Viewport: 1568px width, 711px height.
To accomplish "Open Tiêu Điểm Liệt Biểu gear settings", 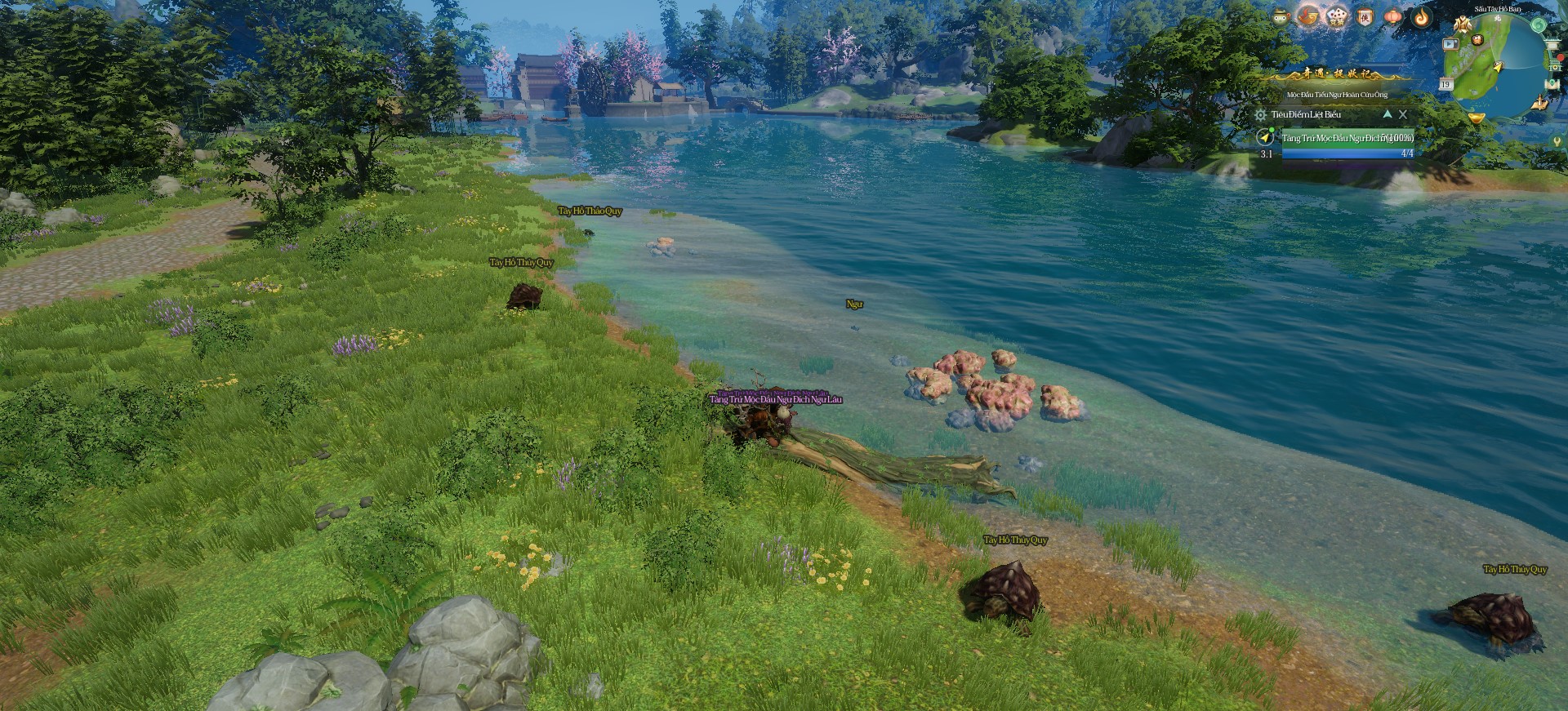I will (x=1261, y=115).
